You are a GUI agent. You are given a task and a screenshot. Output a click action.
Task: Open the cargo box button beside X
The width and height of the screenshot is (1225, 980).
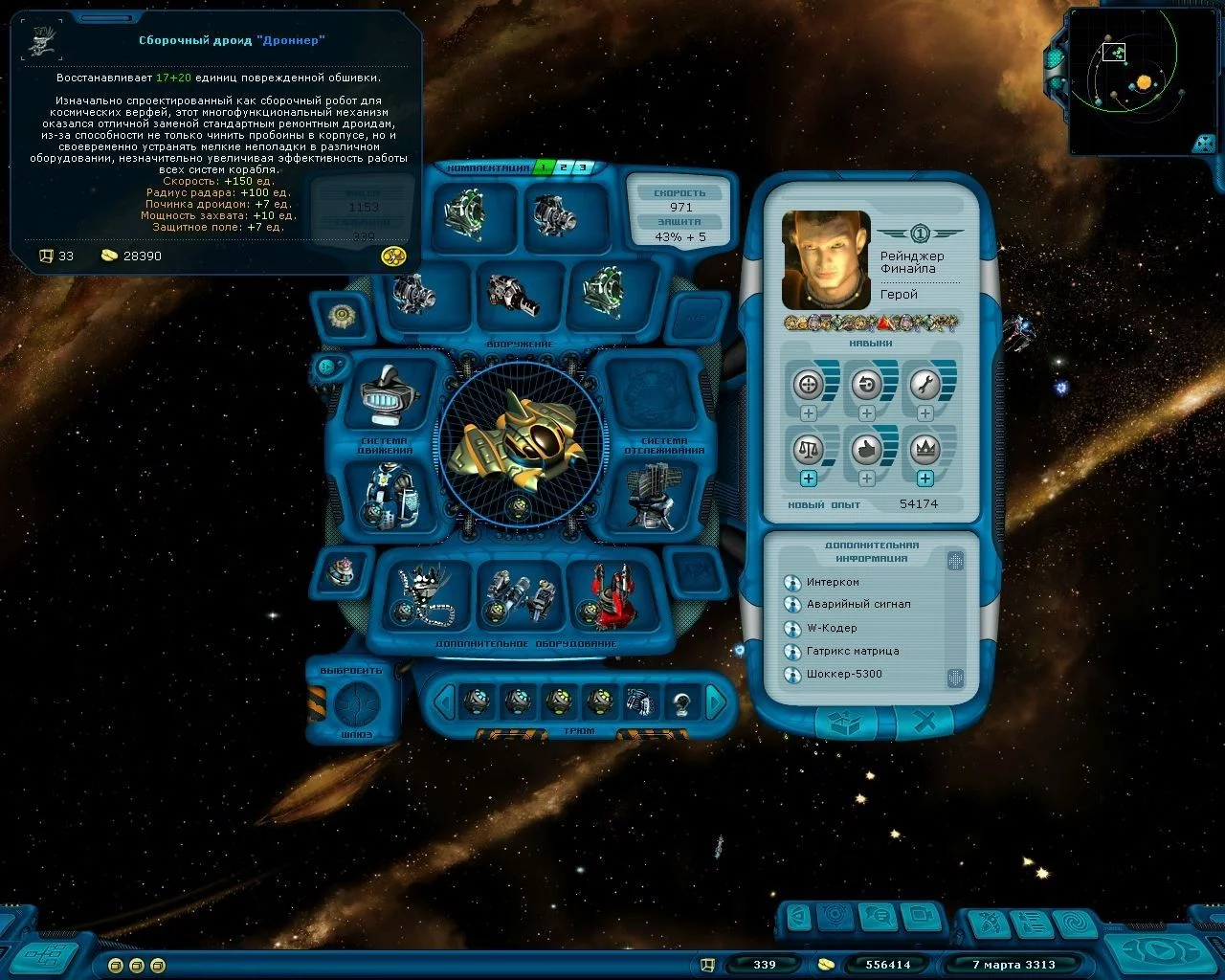click(x=844, y=724)
